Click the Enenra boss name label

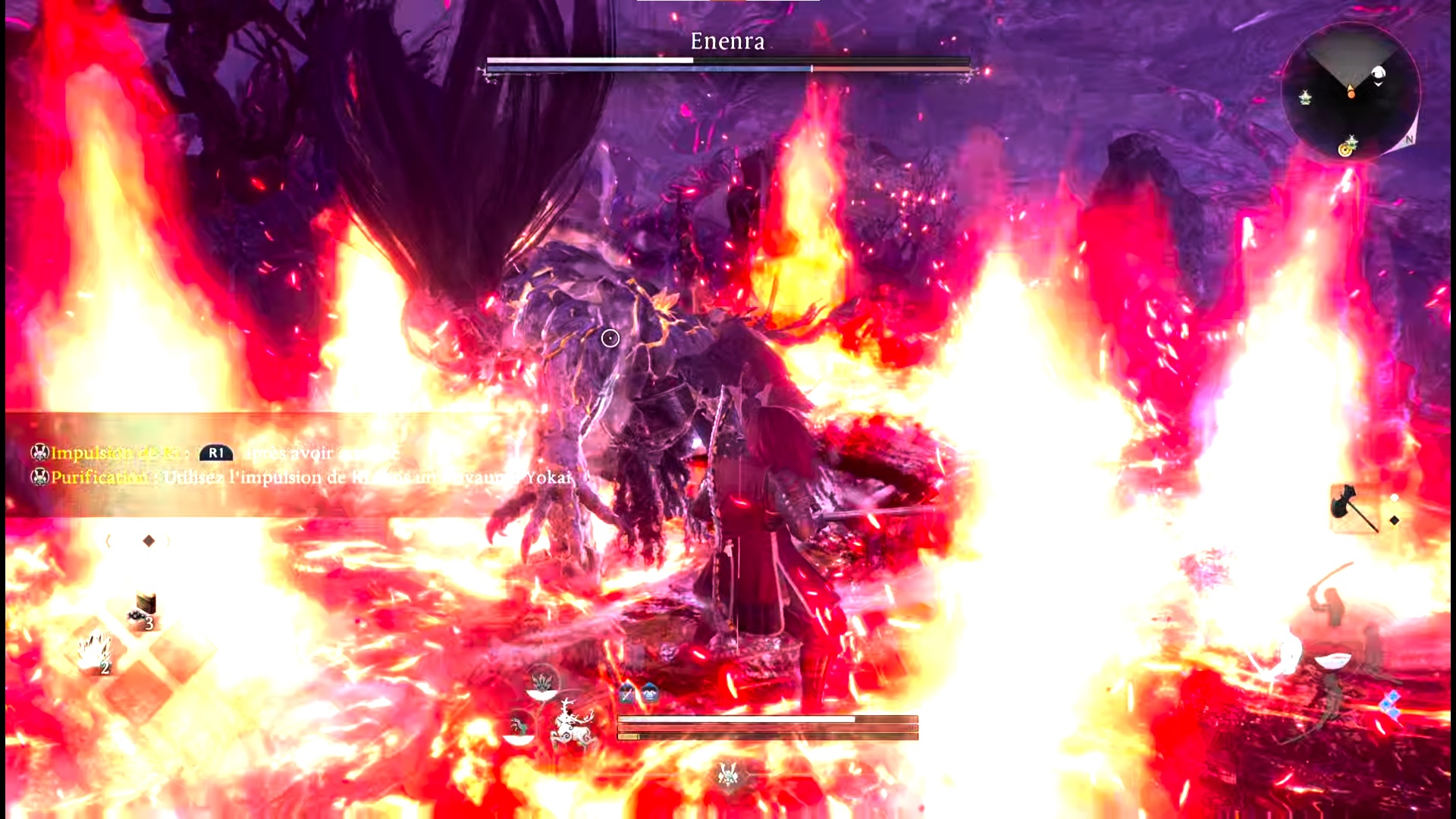728,42
